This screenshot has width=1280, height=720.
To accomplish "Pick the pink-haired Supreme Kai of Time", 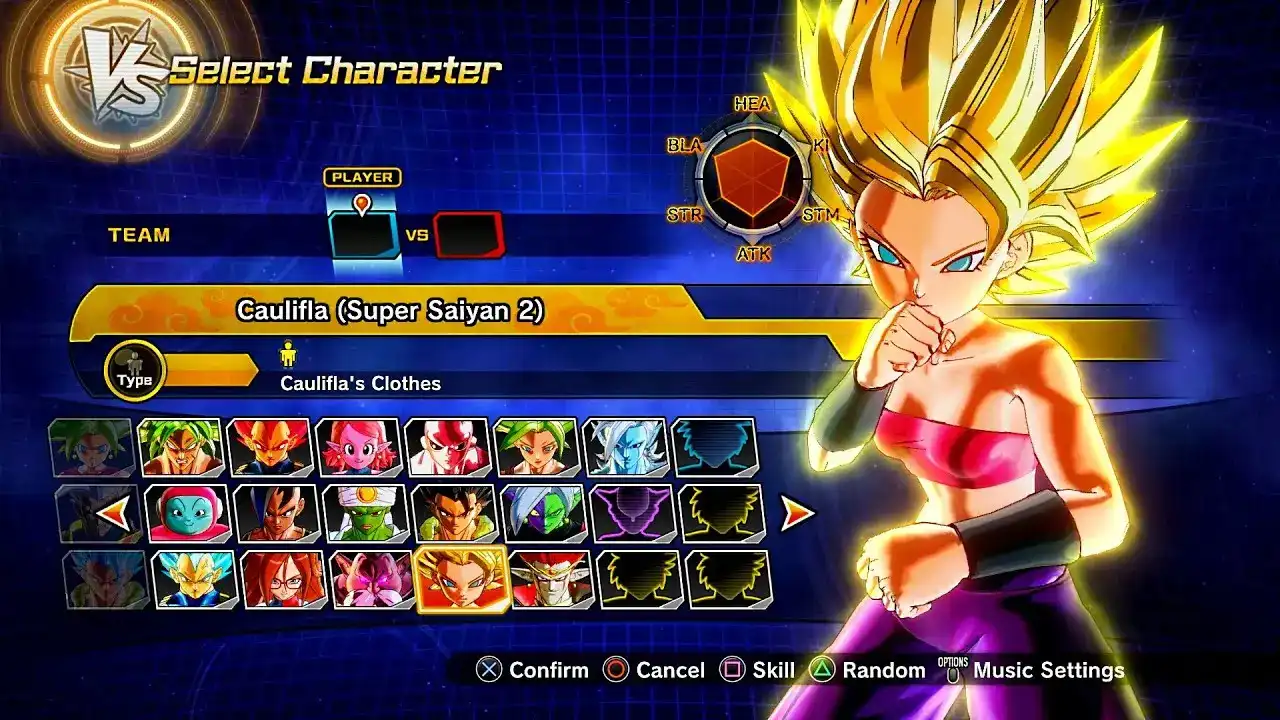I will (x=357, y=447).
